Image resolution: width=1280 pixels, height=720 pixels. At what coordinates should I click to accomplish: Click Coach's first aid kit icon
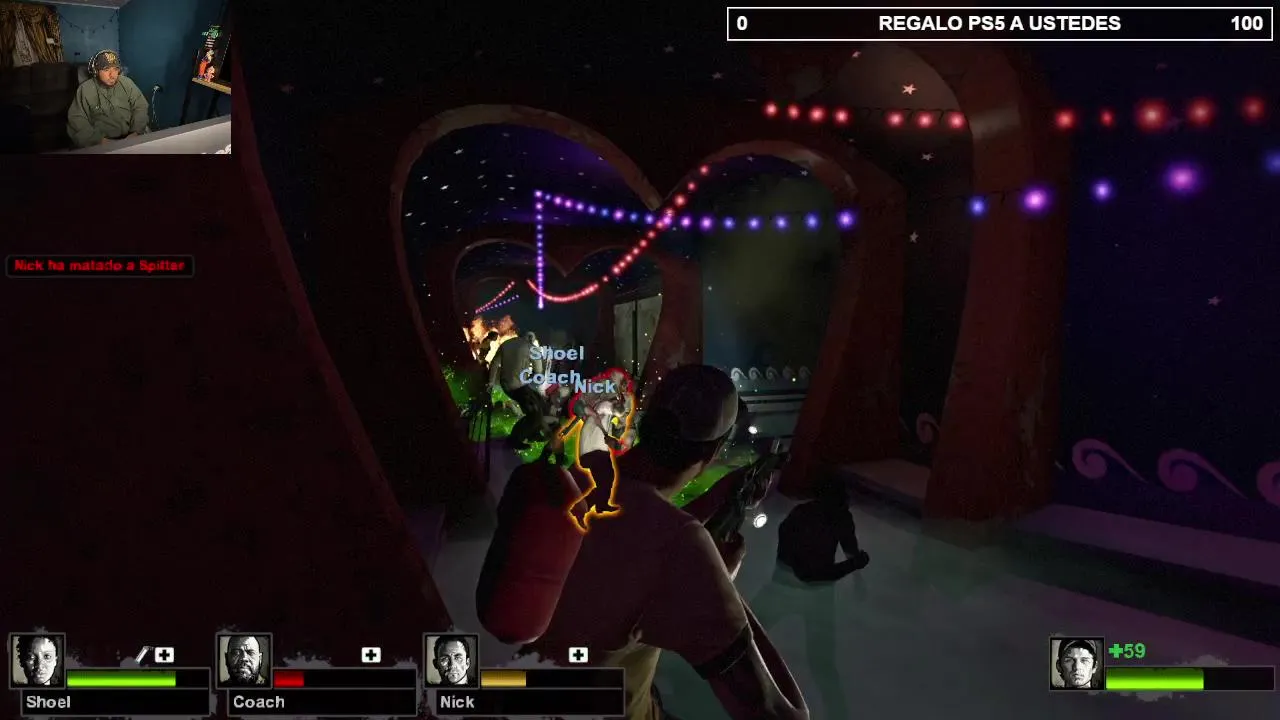[x=371, y=655]
